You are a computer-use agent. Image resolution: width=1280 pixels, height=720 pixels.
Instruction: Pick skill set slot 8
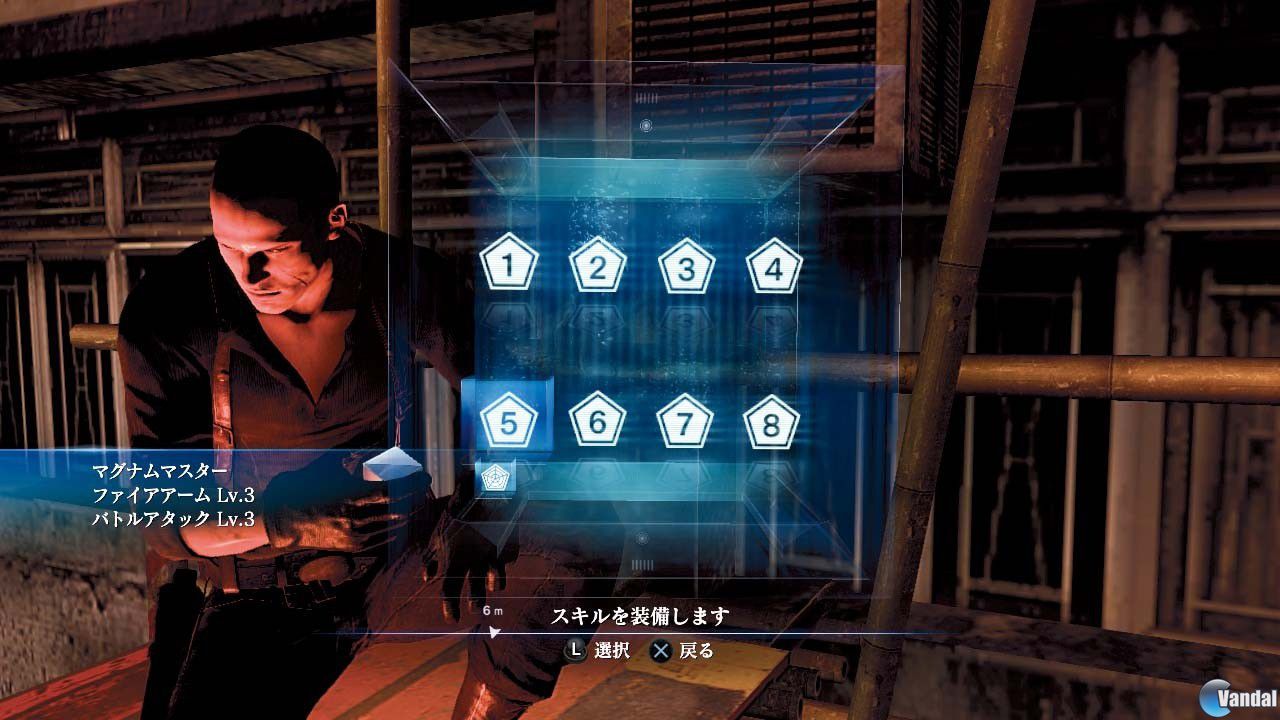click(x=771, y=423)
